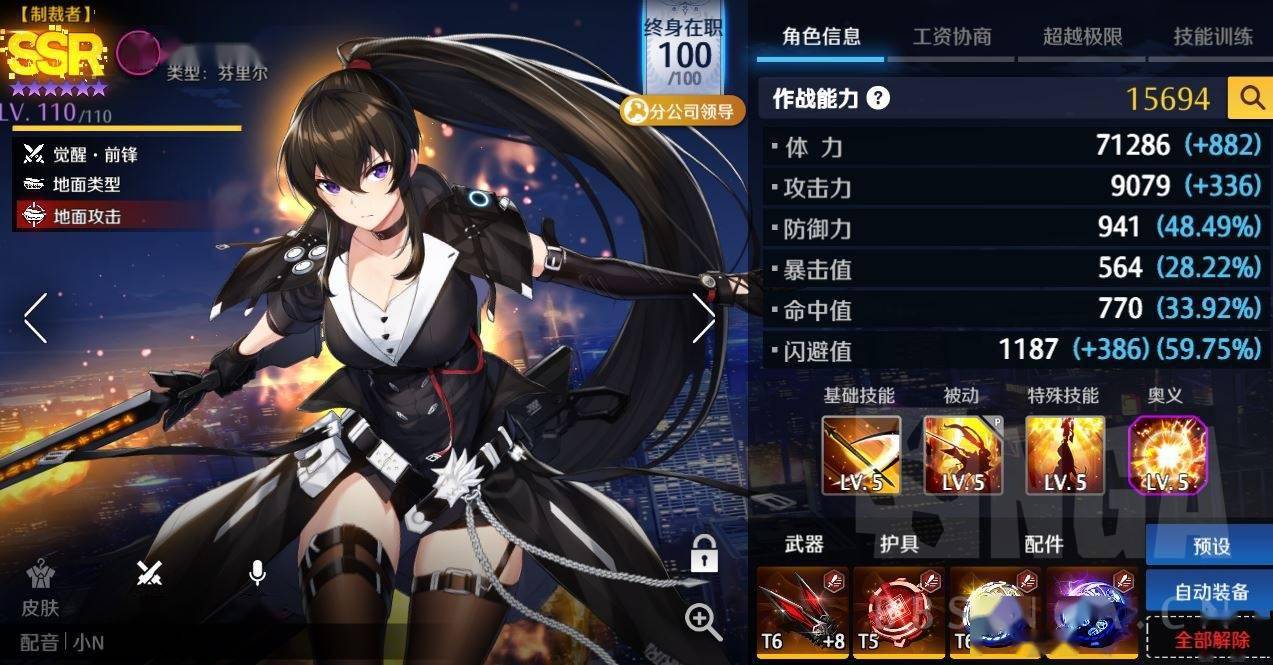Screen dimensions: 1273x665
Task: Go to the previous character arrow
Action: tap(36, 318)
